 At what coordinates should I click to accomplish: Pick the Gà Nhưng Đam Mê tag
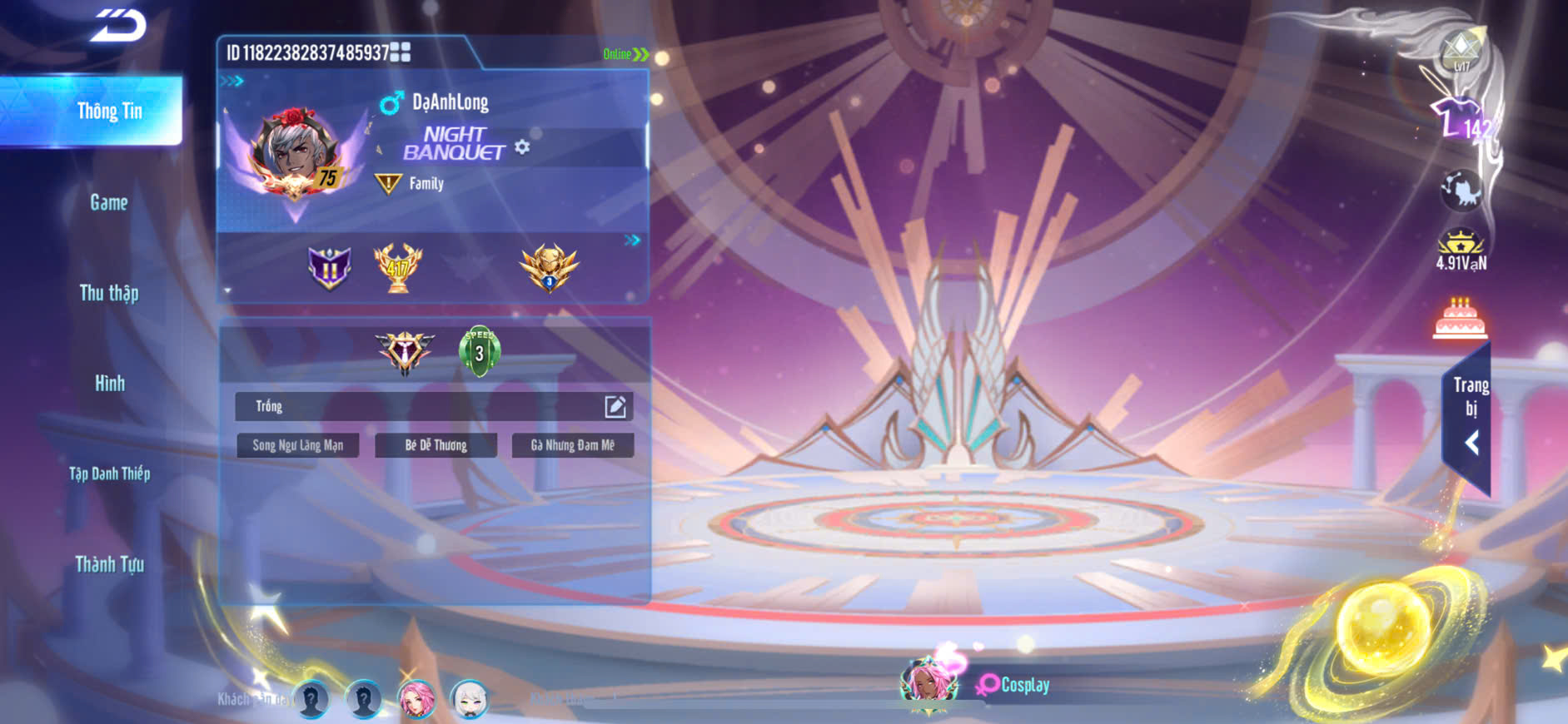[572, 445]
